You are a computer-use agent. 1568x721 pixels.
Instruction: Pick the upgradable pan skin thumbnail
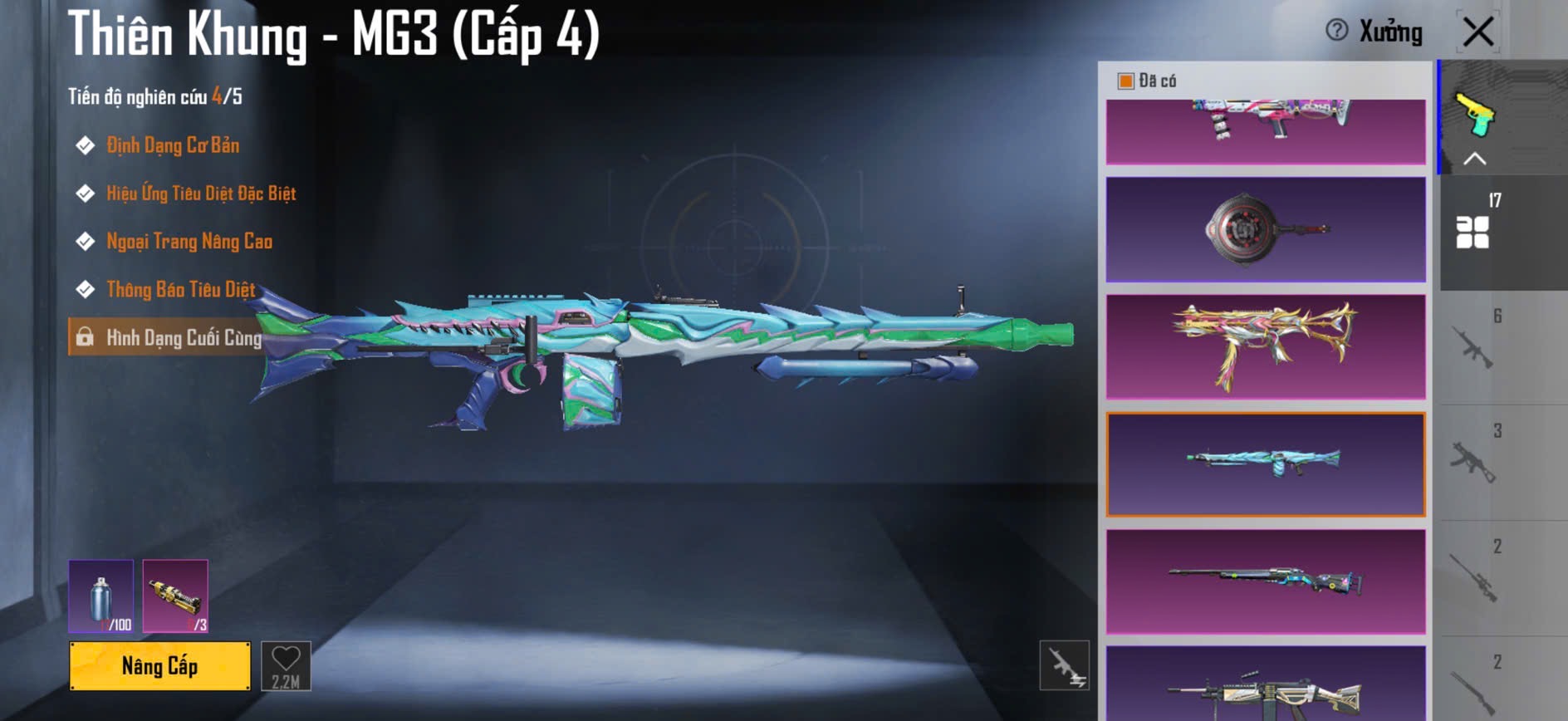1265,229
